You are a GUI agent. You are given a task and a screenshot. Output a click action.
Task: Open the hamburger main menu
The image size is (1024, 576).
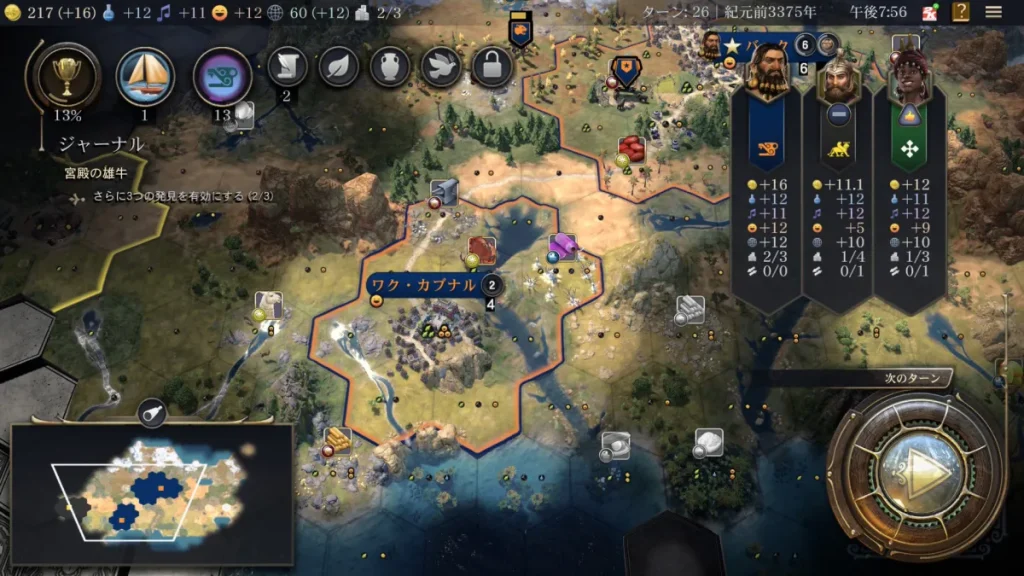[x=993, y=12]
